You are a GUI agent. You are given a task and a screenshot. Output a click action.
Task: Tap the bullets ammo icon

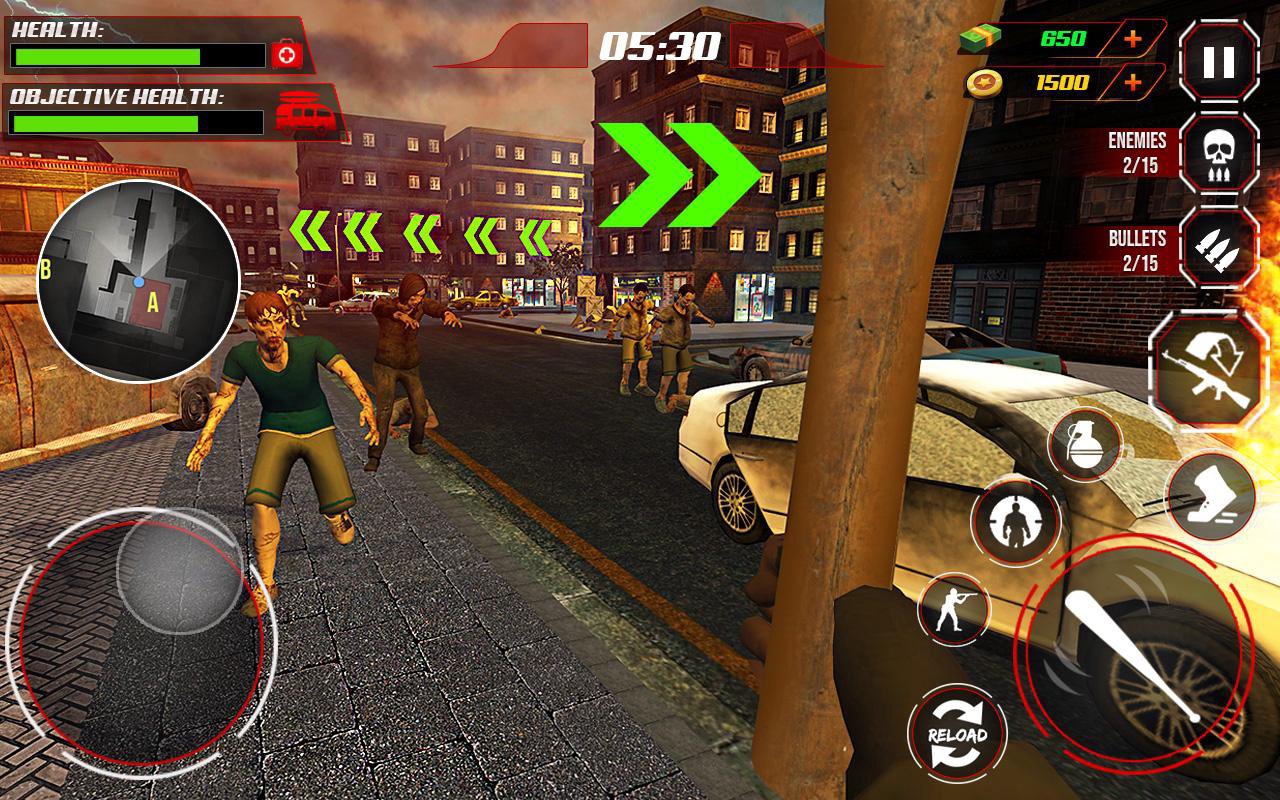[1218, 248]
